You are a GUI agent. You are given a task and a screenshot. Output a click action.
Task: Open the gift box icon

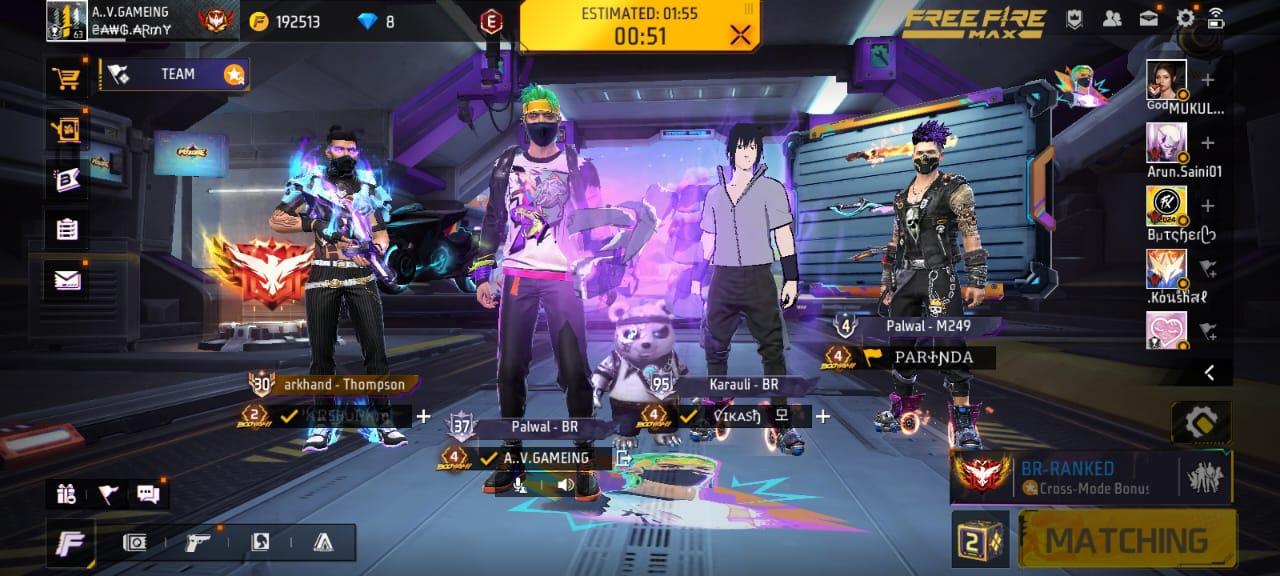pos(67,493)
